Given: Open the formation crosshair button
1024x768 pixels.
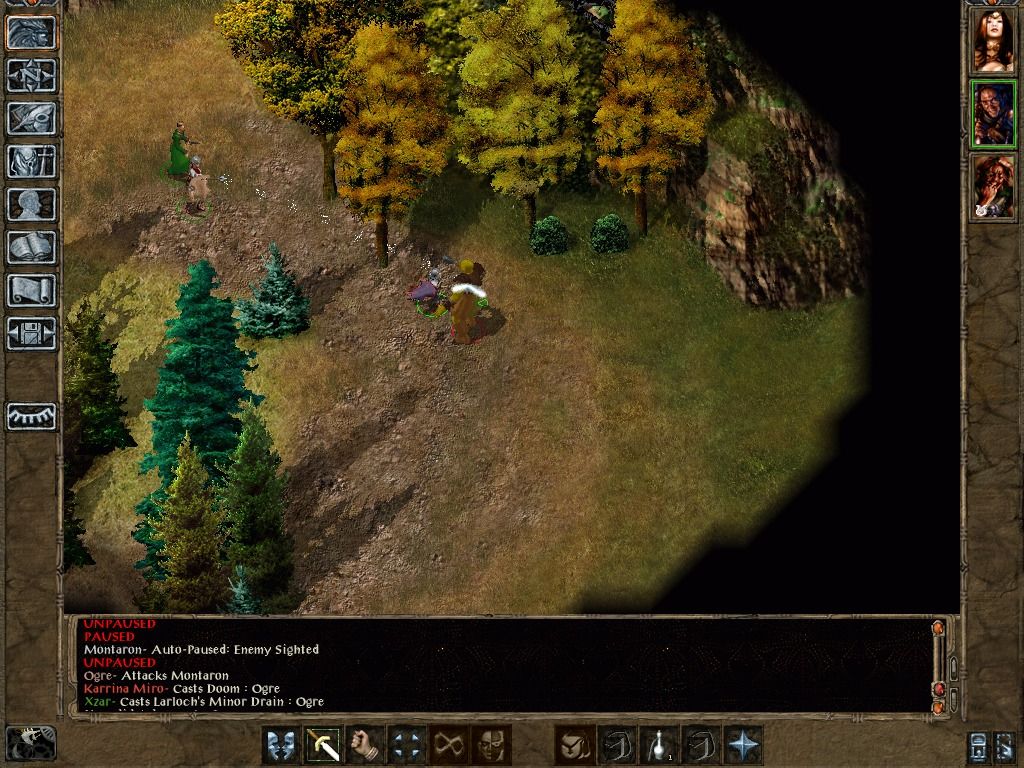Looking at the screenshot, I should tap(408, 745).
